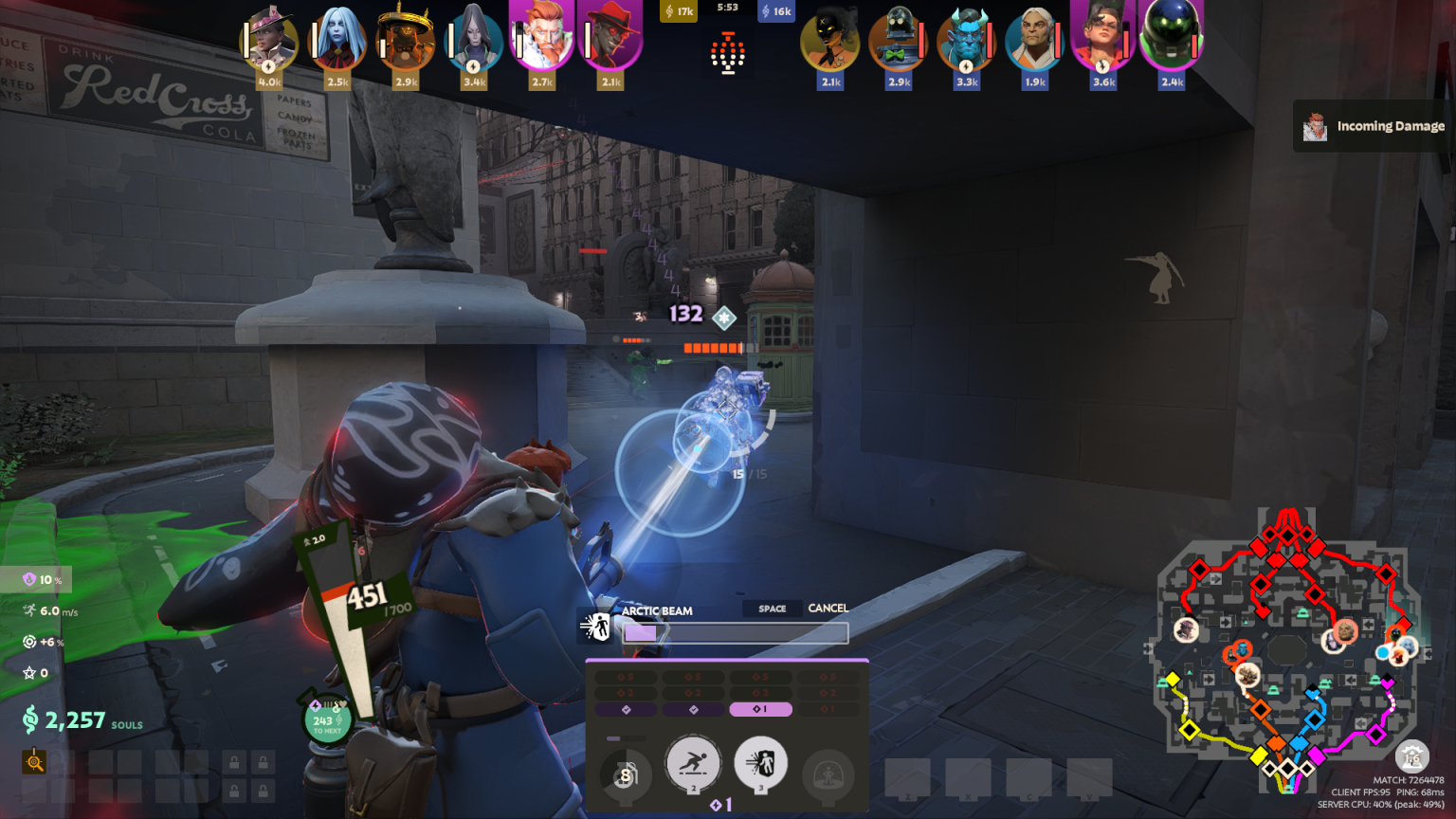Click the 6.0 m/s movement speed icon
The image size is (1456, 819).
(x=30, y=610)
